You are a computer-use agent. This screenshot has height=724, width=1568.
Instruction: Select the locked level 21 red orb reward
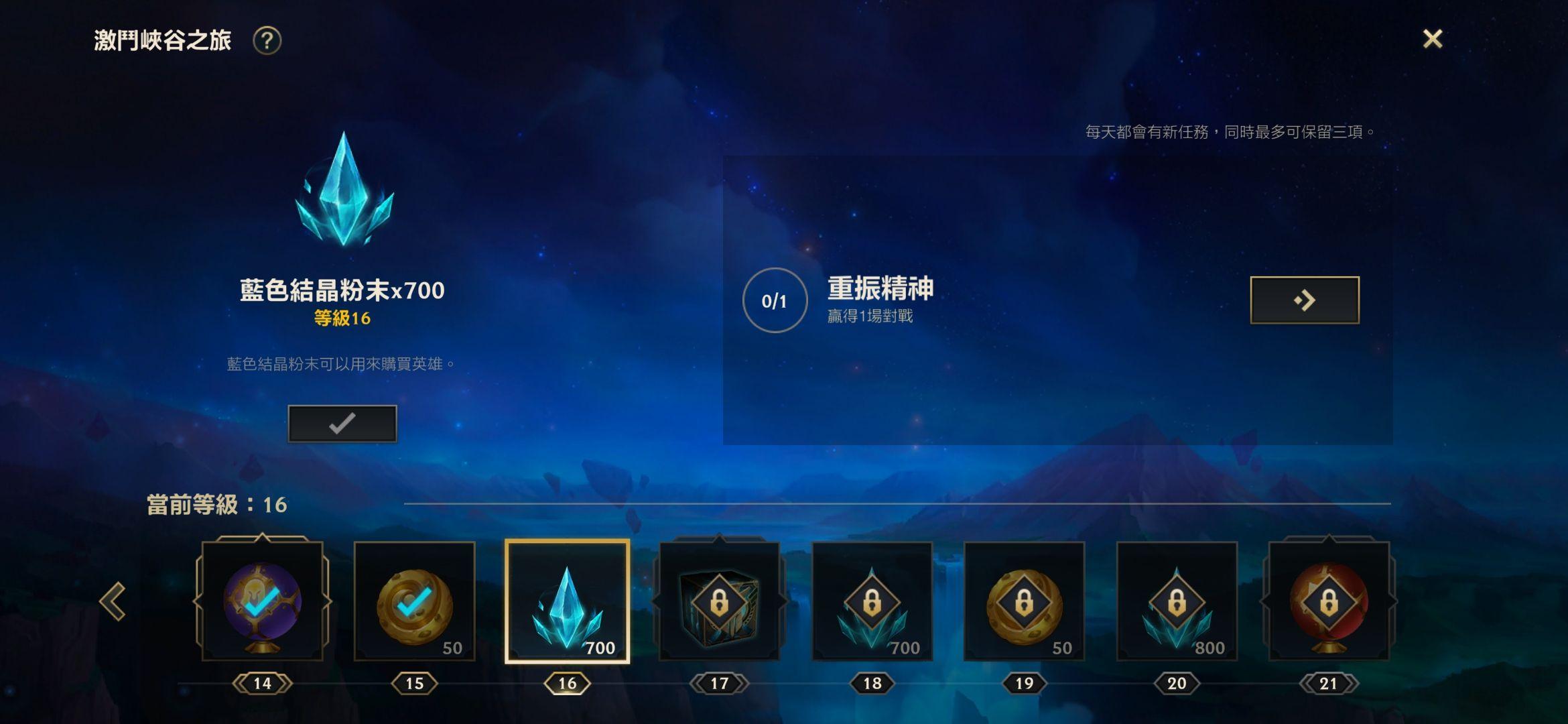pos(1329,601)
